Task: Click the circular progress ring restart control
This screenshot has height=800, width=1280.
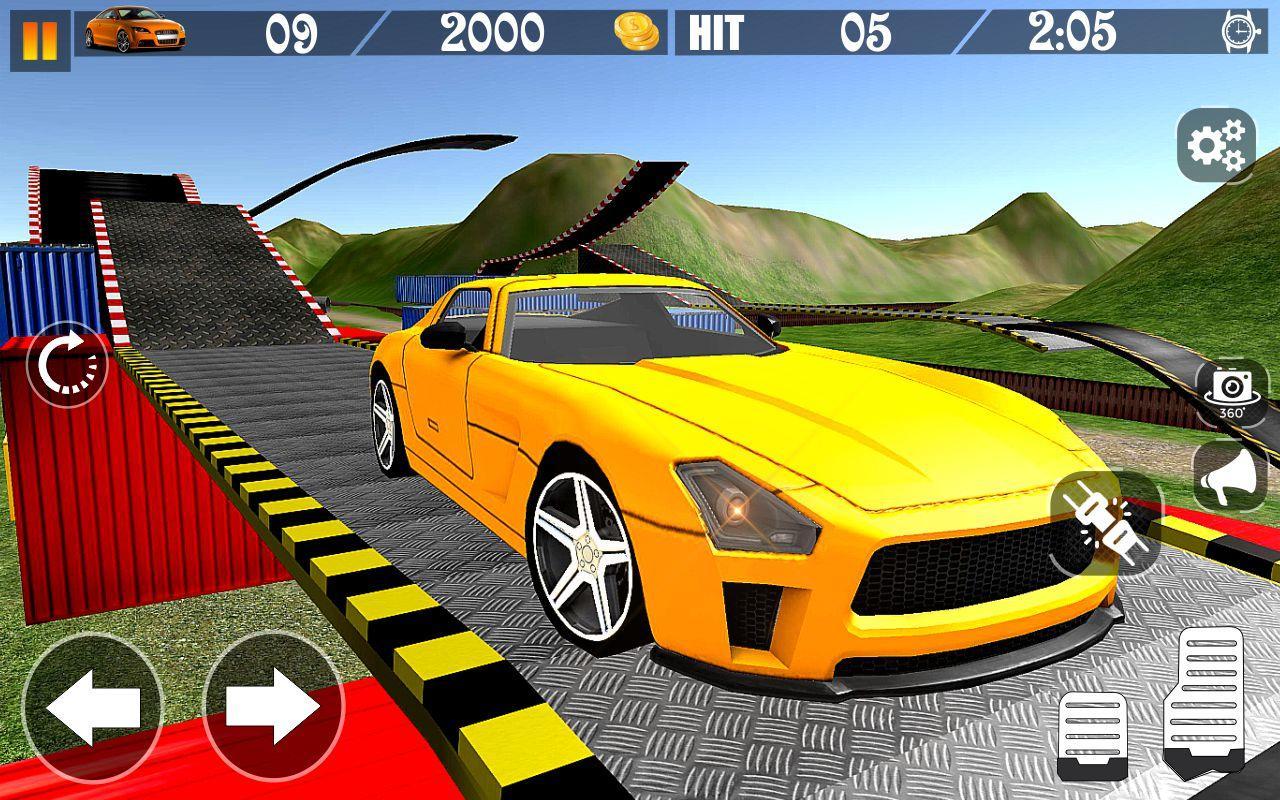Action: pos(66,366)
